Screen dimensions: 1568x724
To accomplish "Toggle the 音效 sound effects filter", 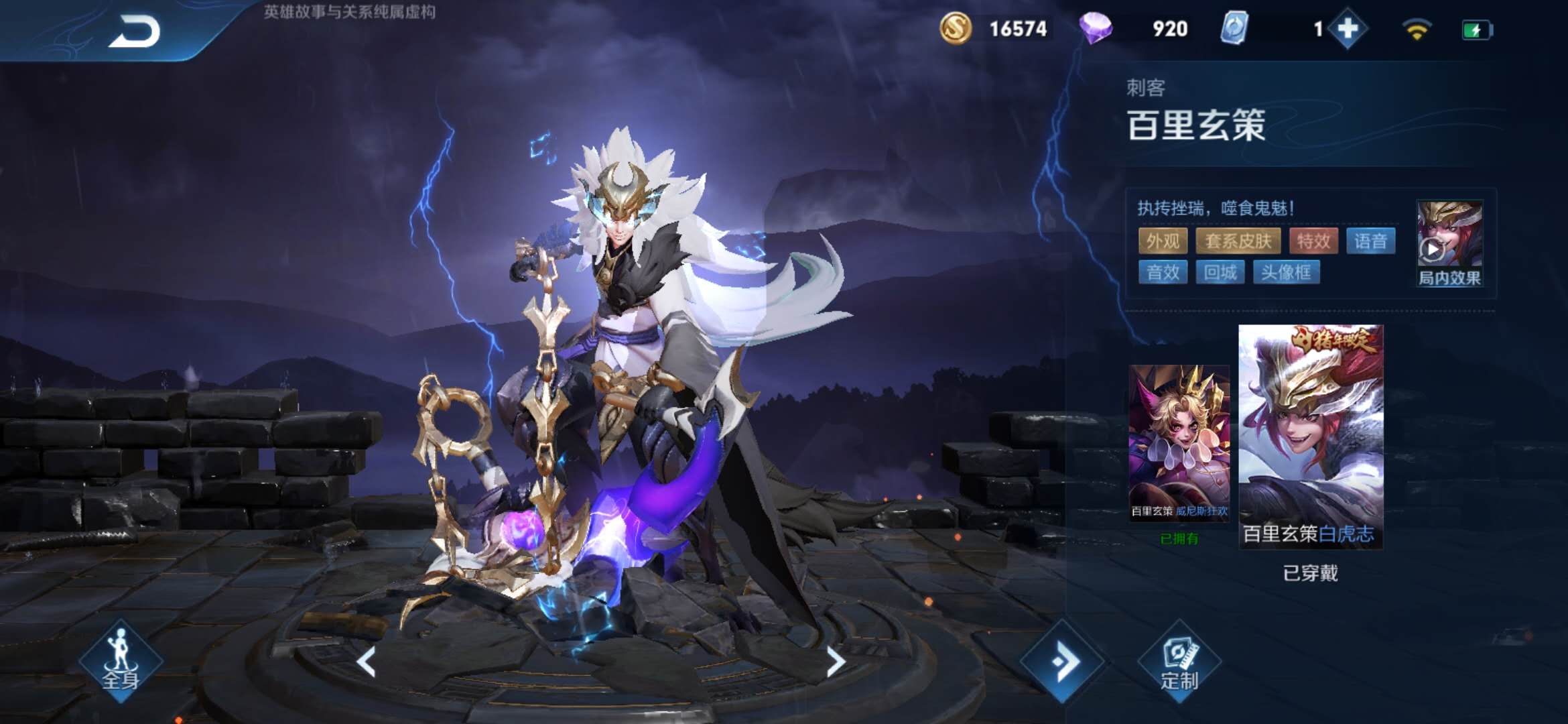I will point(1163,272).
